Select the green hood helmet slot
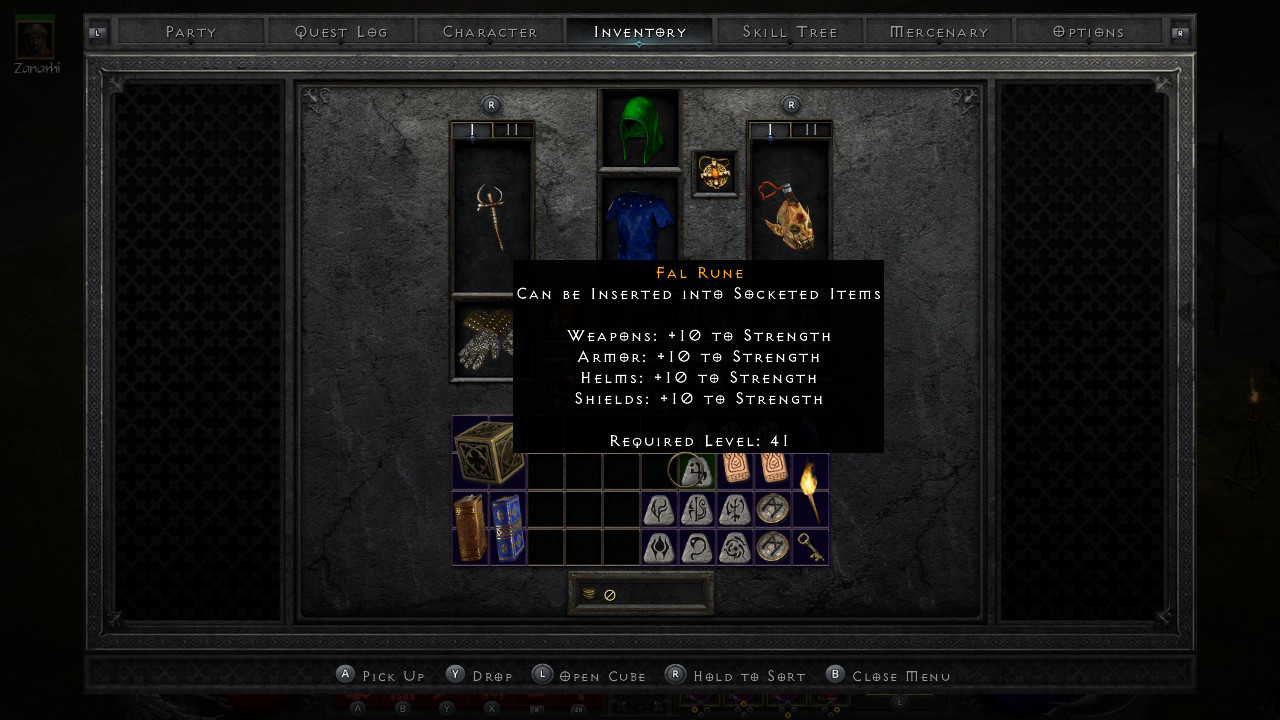 point(639,128)
